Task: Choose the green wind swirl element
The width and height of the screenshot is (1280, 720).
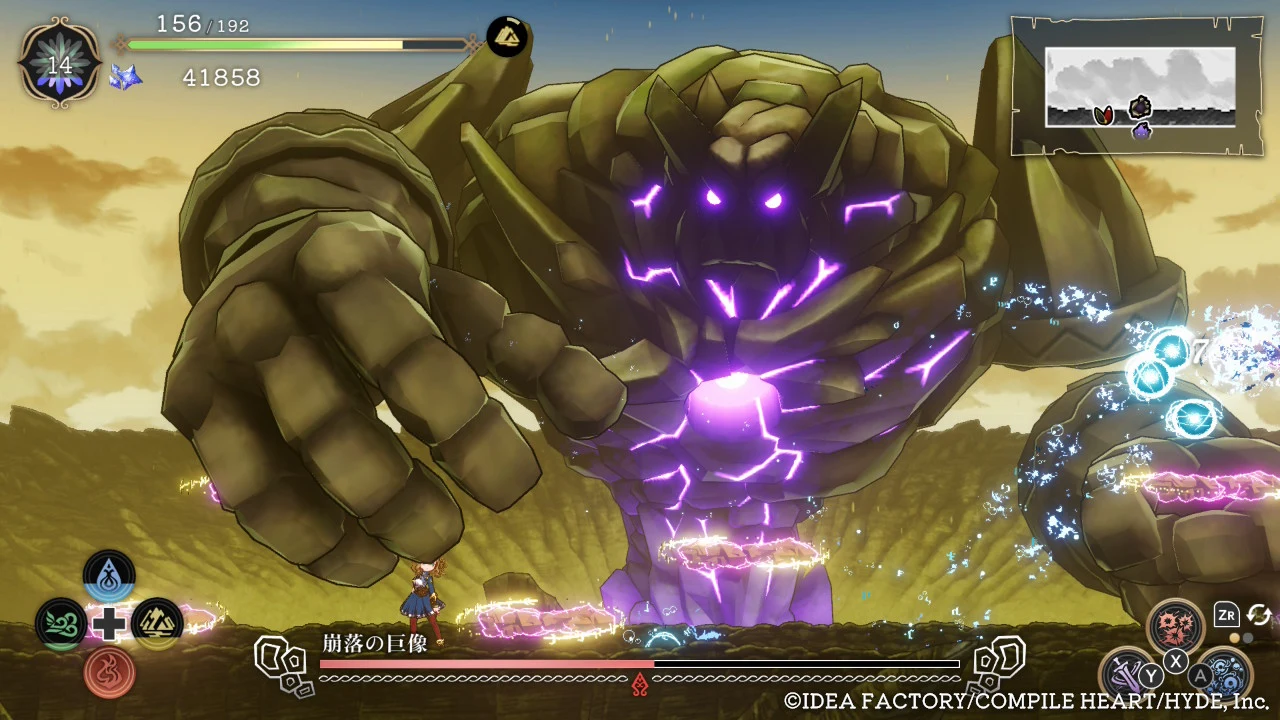Action: click(61, 624)
